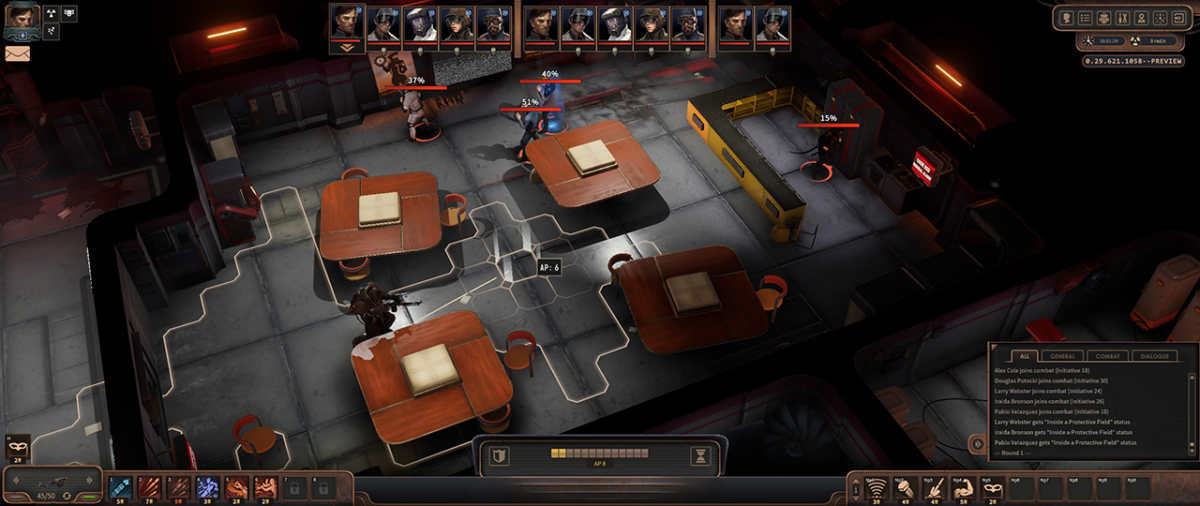The image size is (1200, 506).
Task: Activate the blue ammo ability in slot one
Action: coord(120,487)
